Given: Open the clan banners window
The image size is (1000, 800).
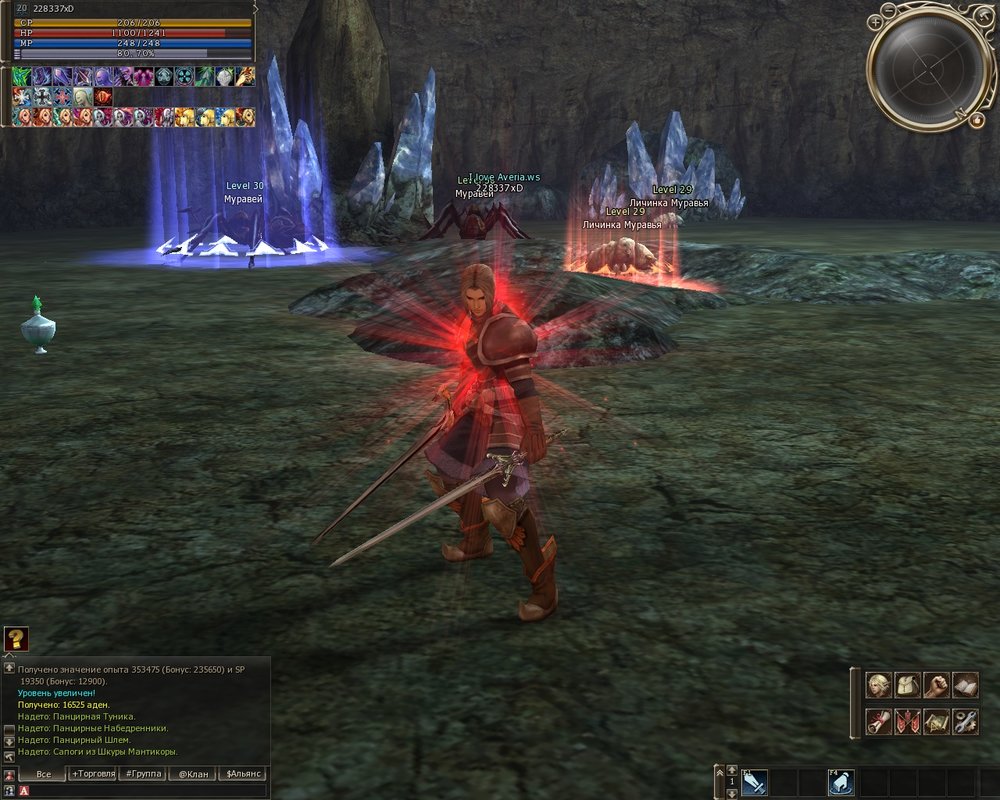Looking at the screenshot, I should click(x=907, y=721).
